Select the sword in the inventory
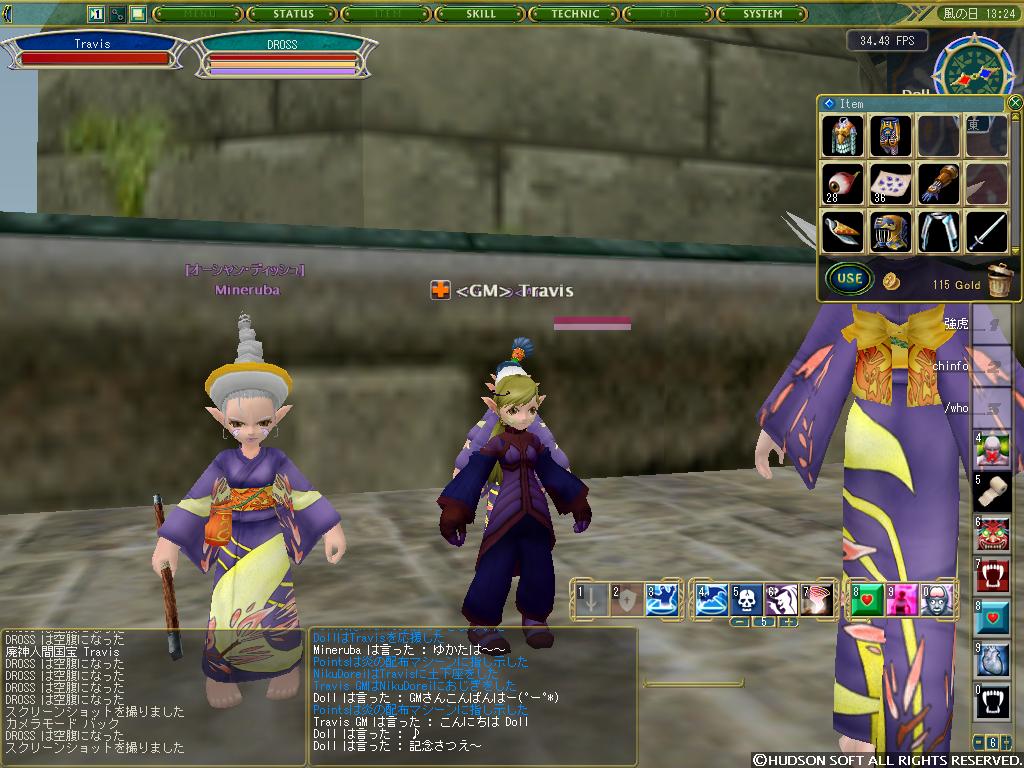 pyautogui.click(x=986, y=232)
